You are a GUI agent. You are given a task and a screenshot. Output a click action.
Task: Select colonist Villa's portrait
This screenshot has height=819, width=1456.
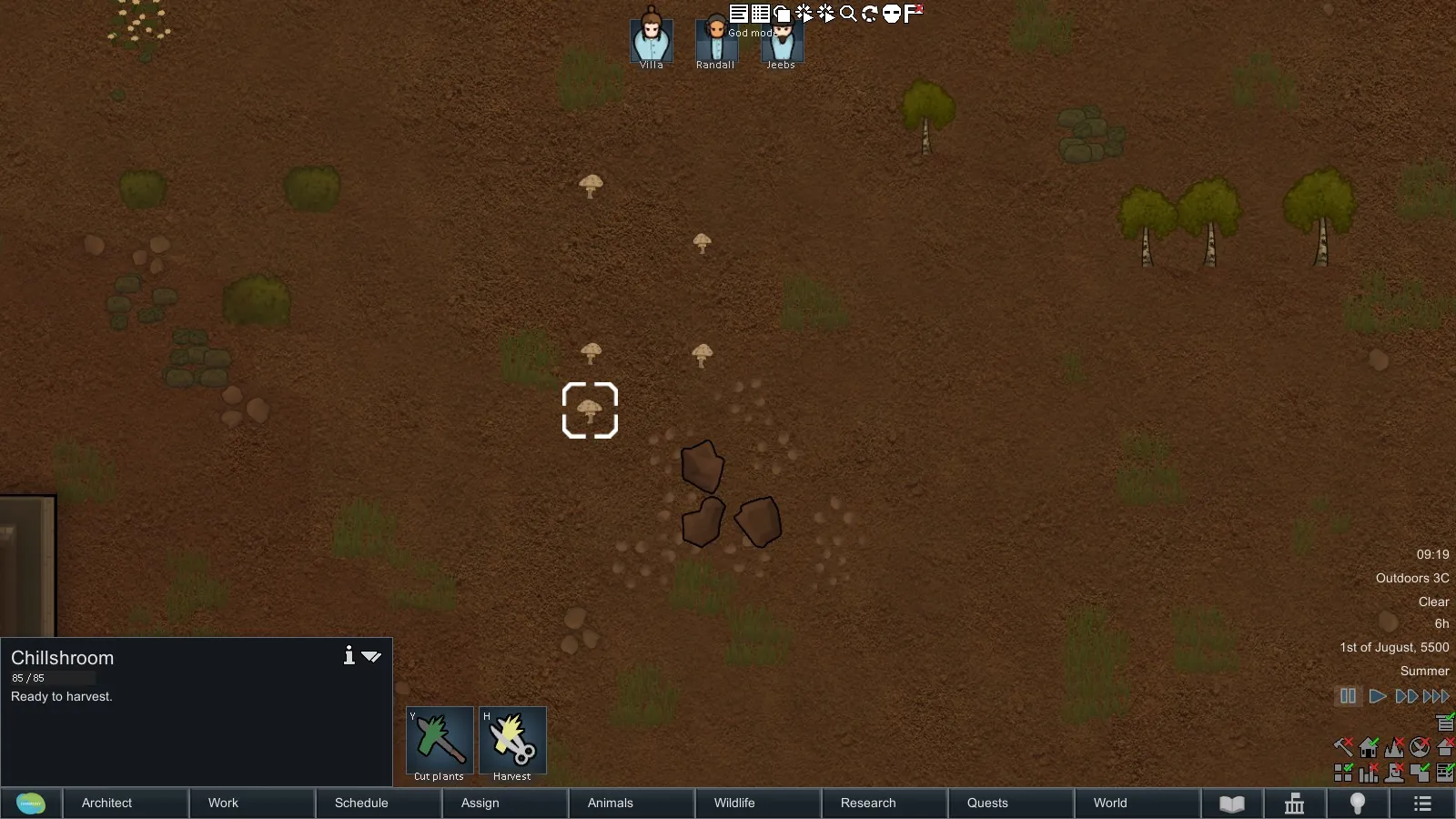pyautogui.click(x=652, y=40)
